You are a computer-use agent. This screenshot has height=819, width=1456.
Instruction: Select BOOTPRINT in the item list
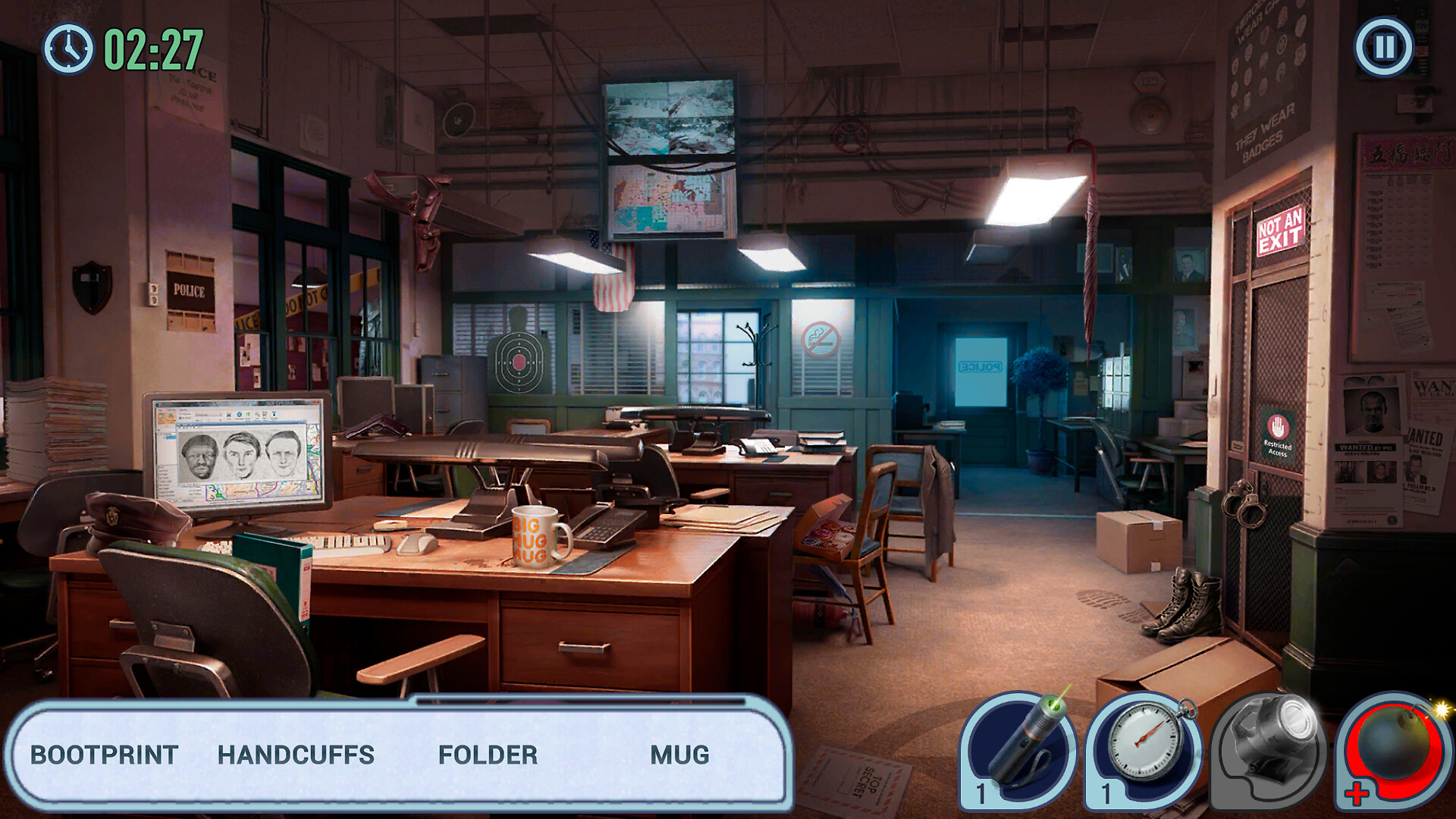(104, 755)
